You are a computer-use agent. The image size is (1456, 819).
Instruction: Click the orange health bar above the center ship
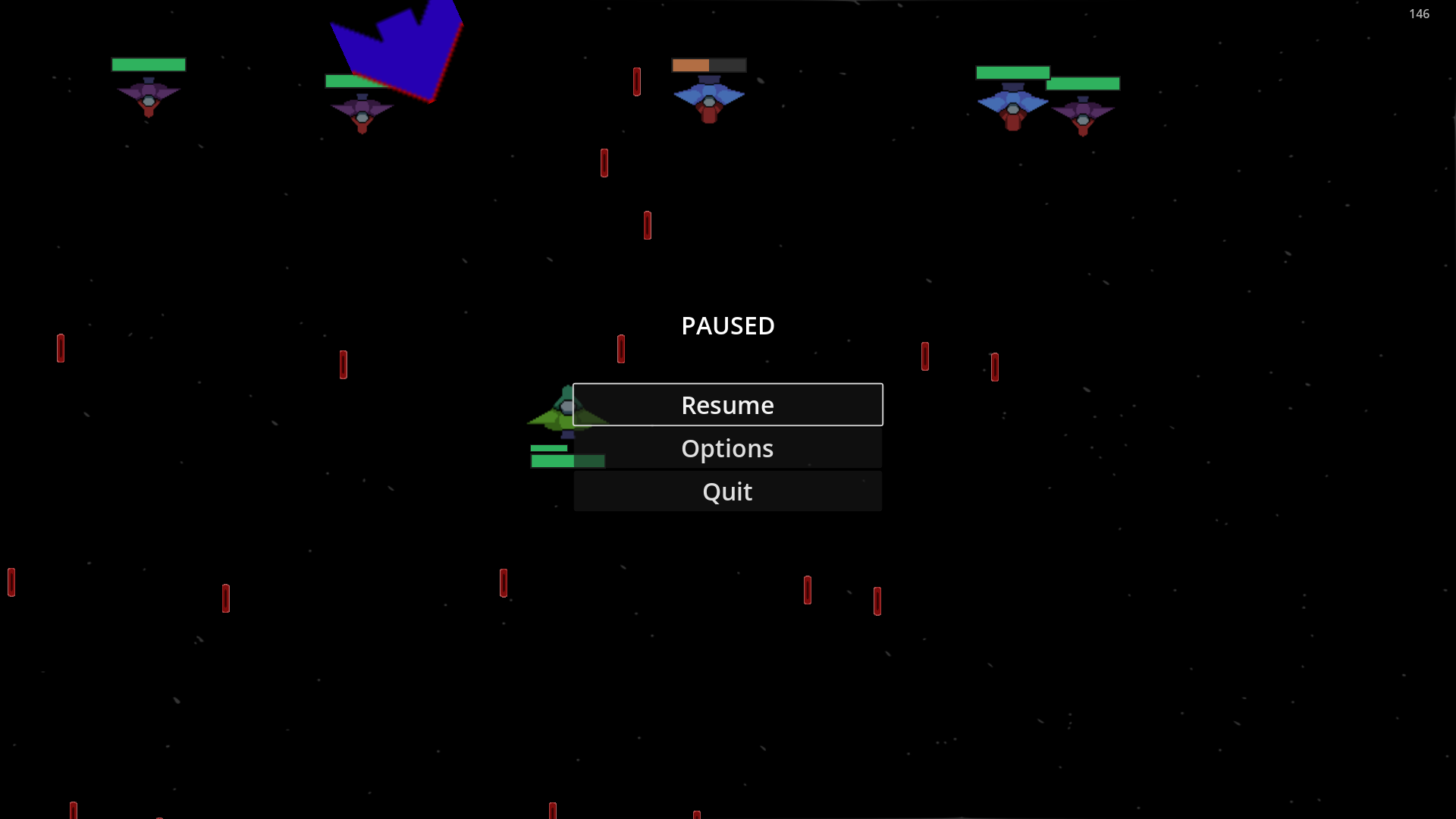[690, 65]
